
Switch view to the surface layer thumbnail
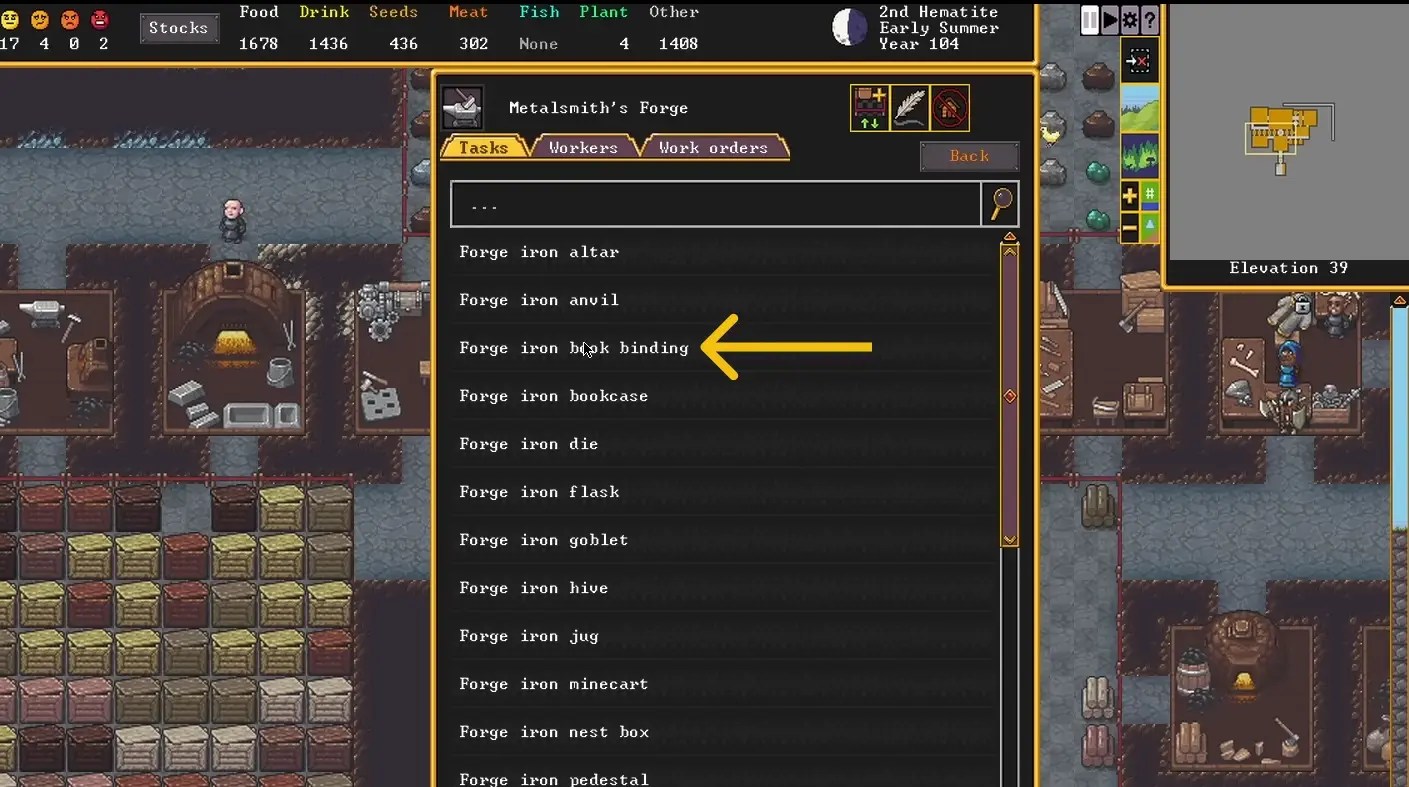(x=1140, y=110)
